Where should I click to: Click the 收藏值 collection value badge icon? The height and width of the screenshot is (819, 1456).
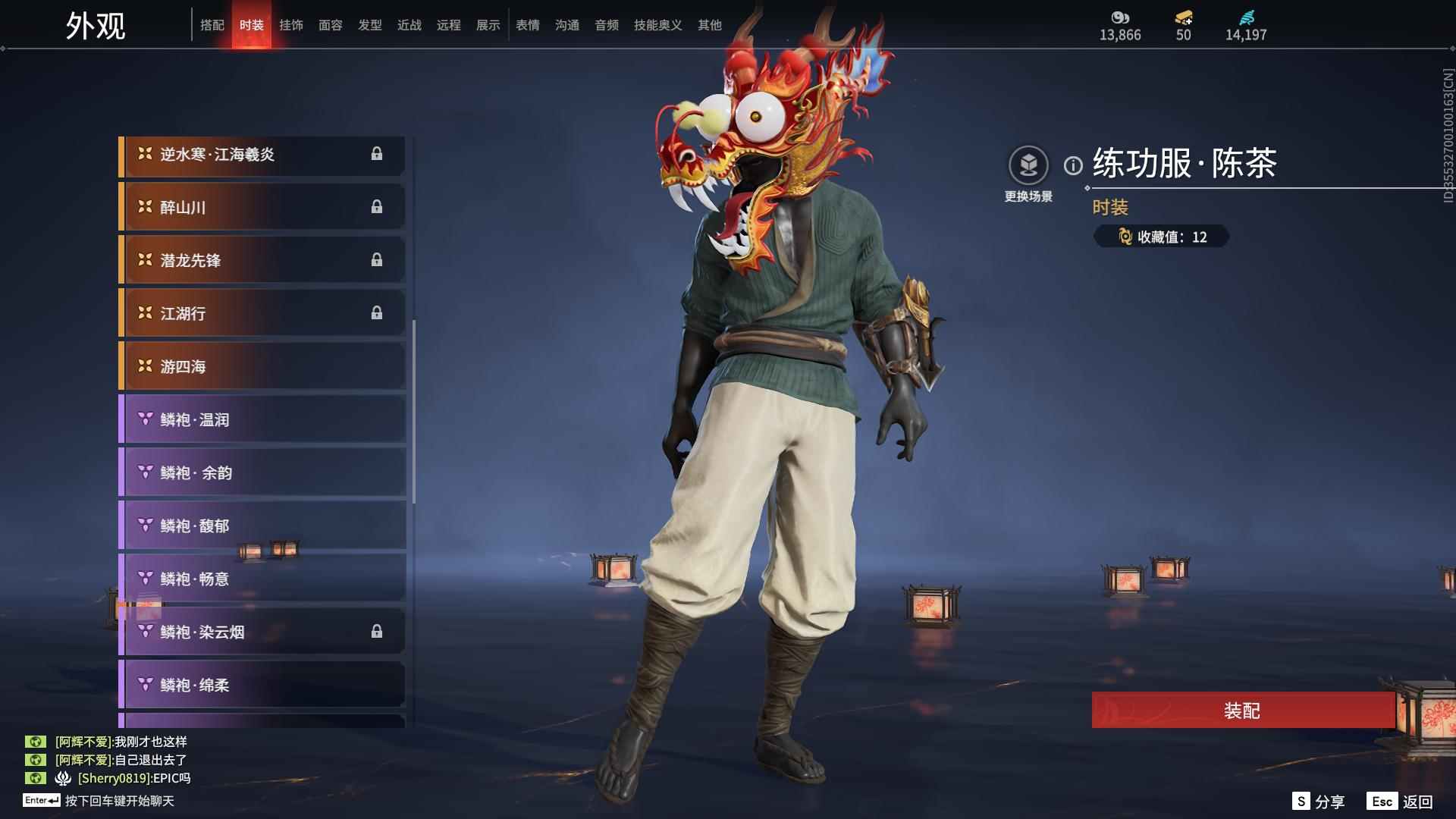(1125, 237)
